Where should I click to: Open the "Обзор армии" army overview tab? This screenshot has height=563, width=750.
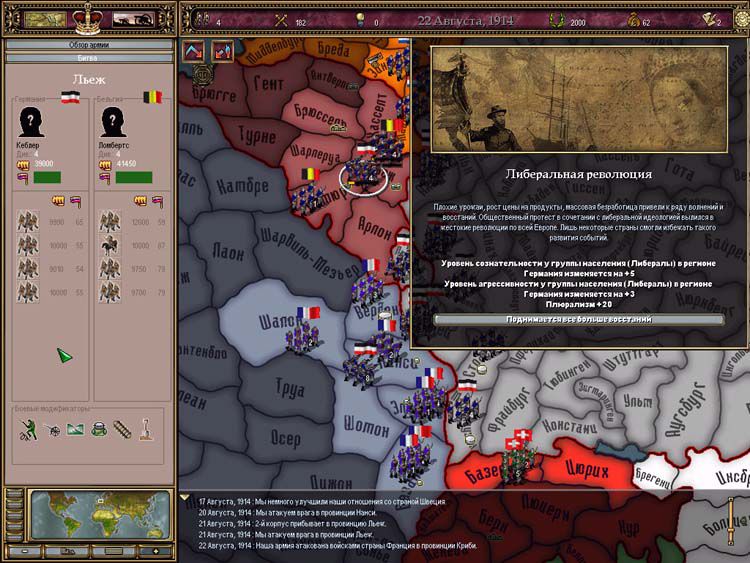[88, 45]
